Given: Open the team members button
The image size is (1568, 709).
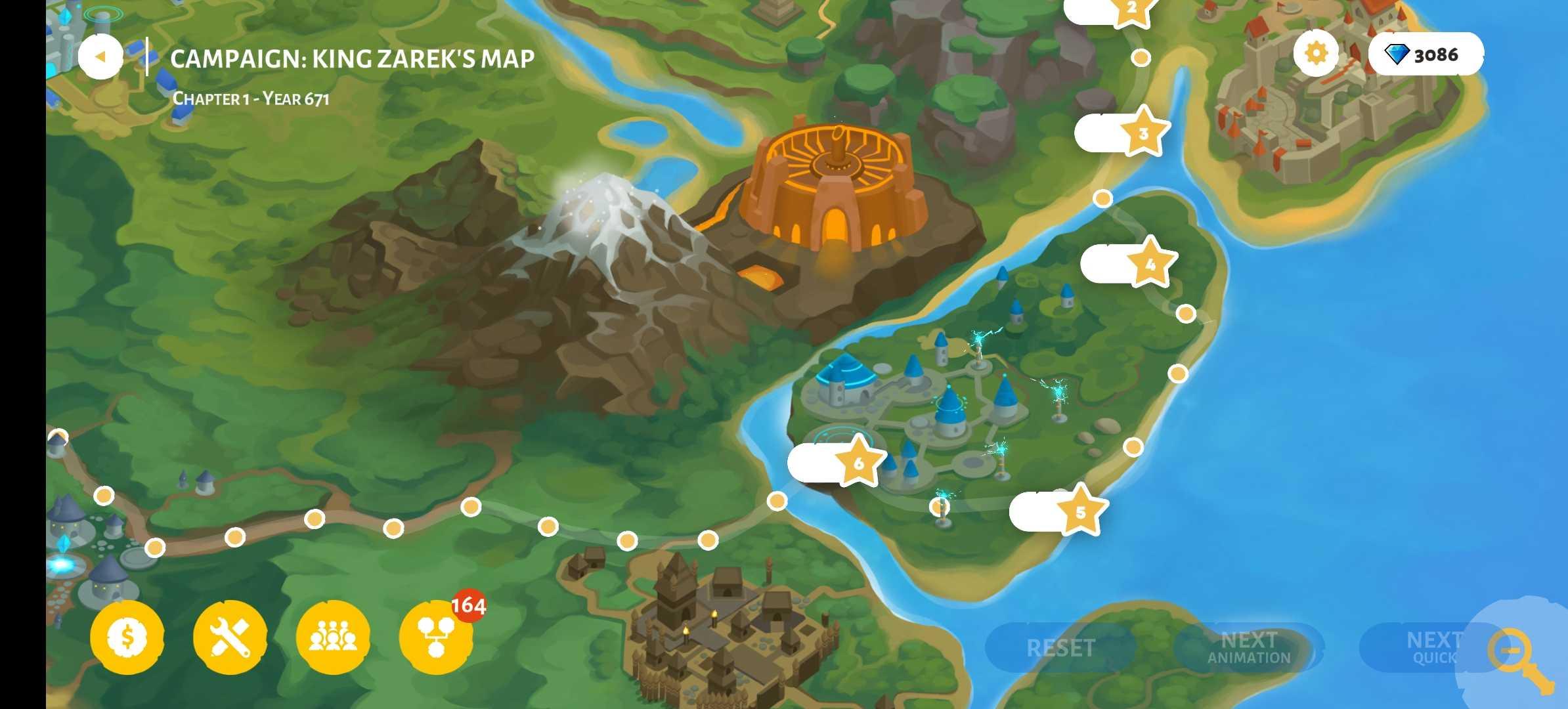Looking at the screenshot, I should (x=333, y=636).
